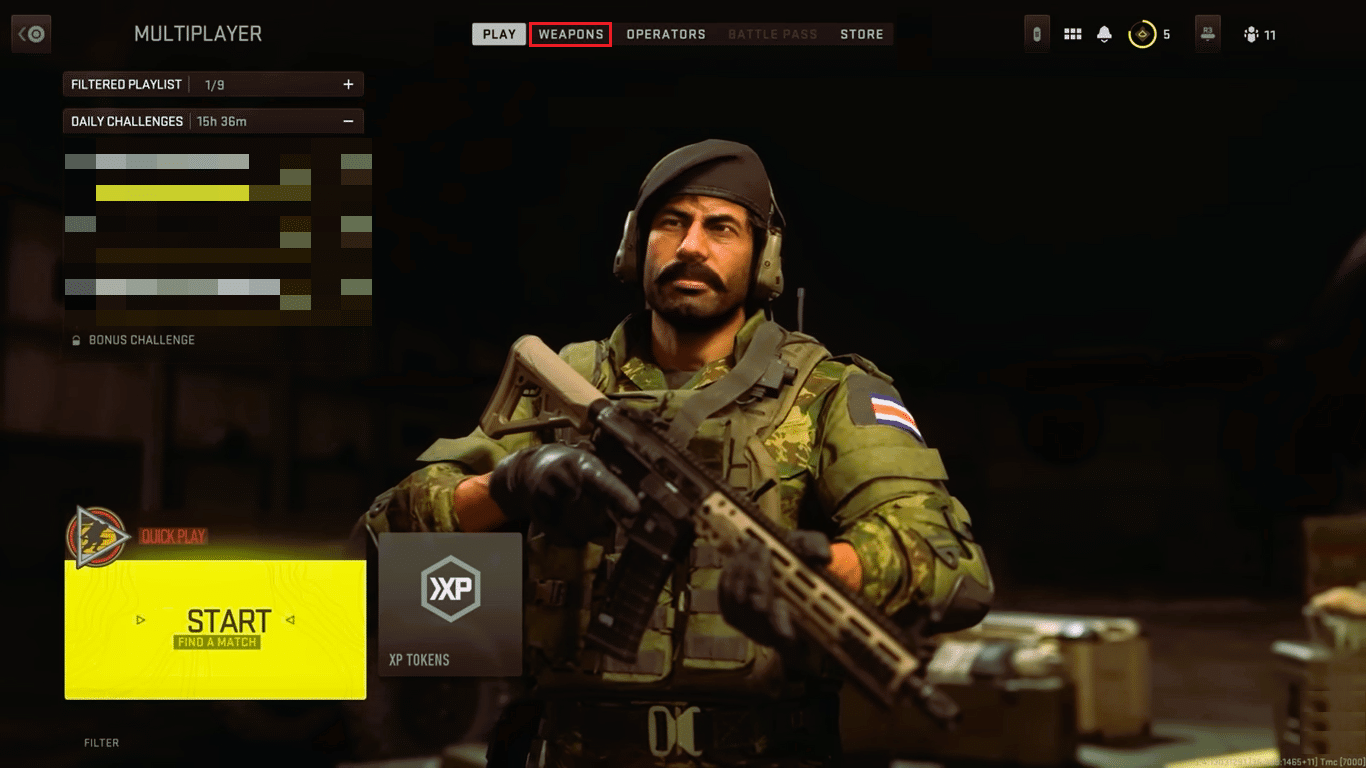Select the Store menu item

pos(862,33)
